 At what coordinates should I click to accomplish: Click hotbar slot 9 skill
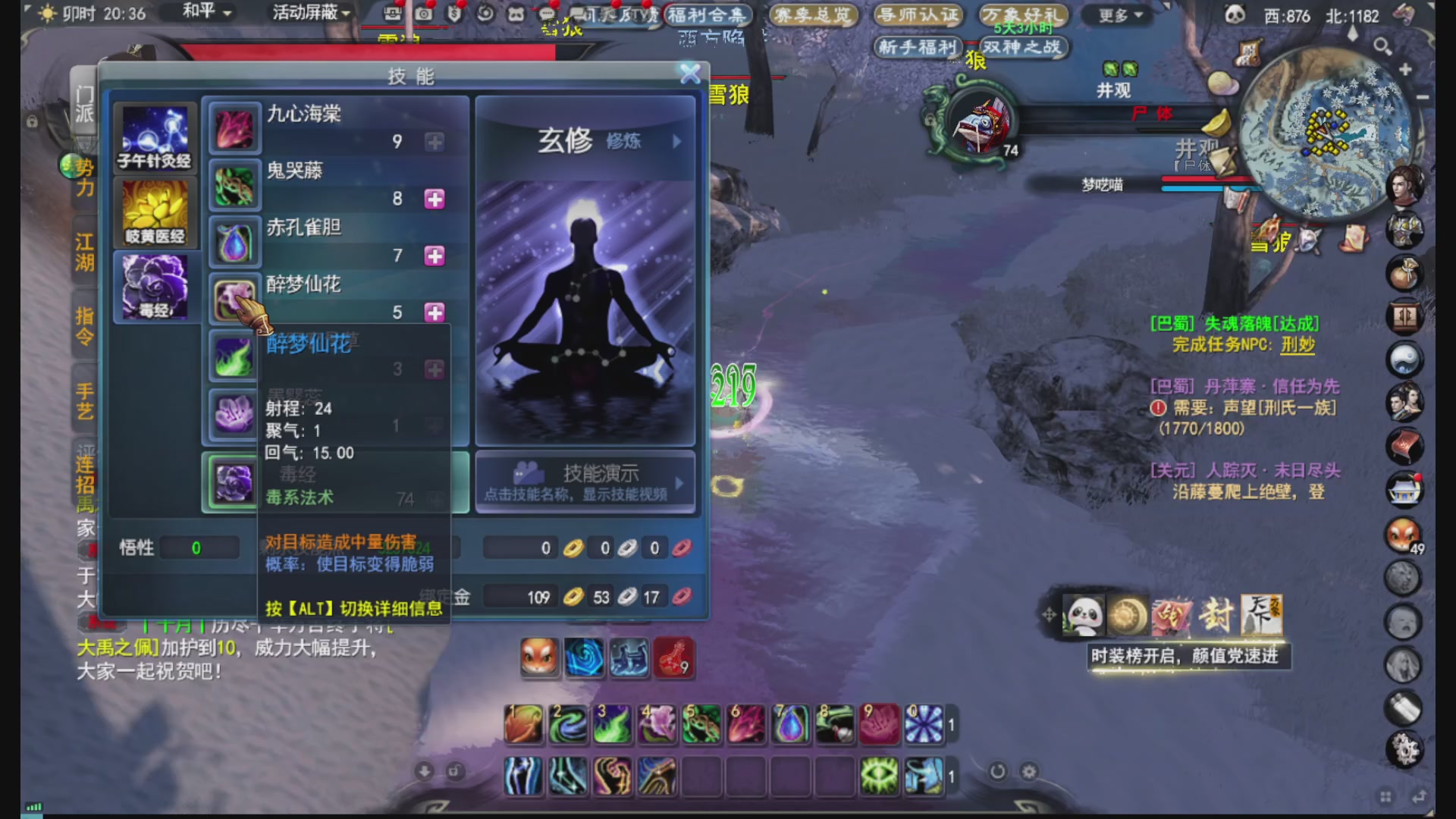[x=880, y=724]
